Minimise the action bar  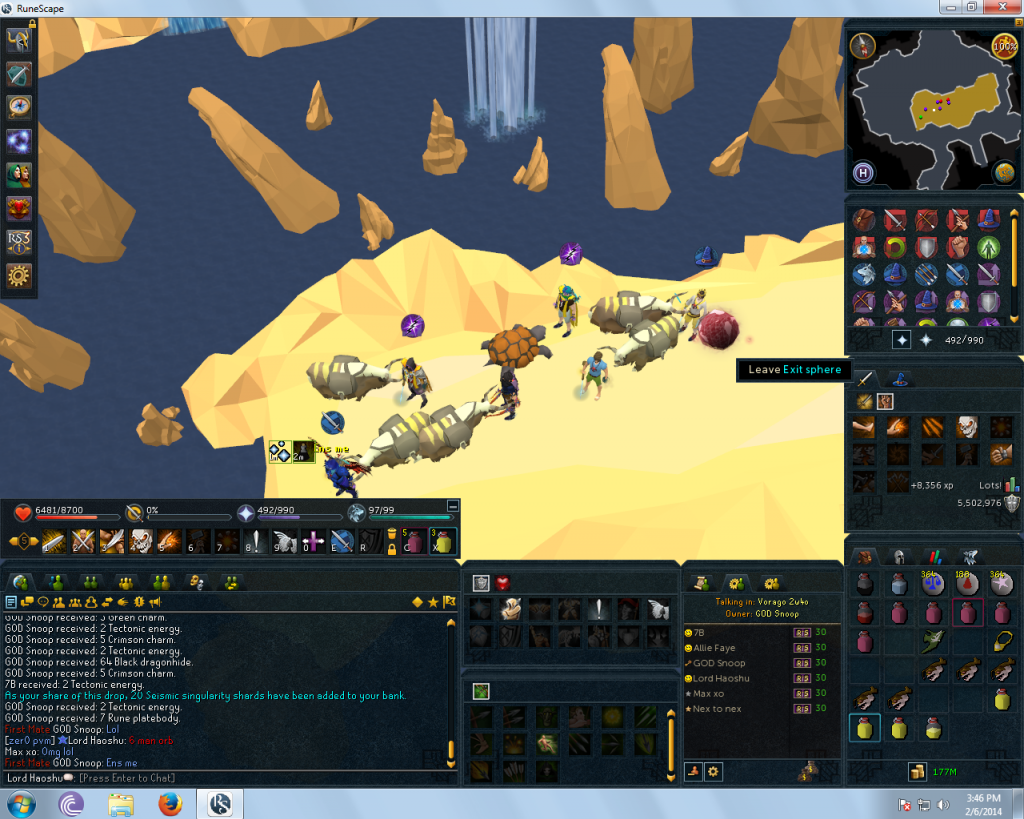click(x=453, y=506)
